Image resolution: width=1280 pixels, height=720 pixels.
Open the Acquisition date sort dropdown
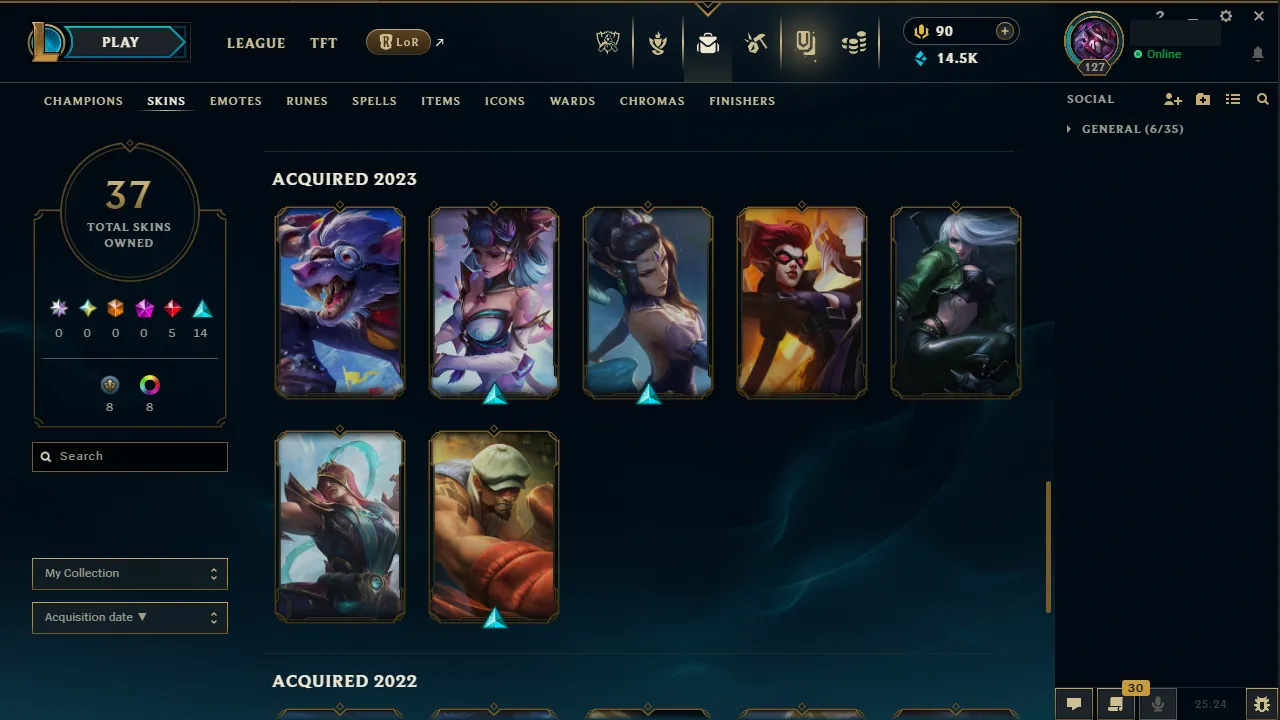129,617
